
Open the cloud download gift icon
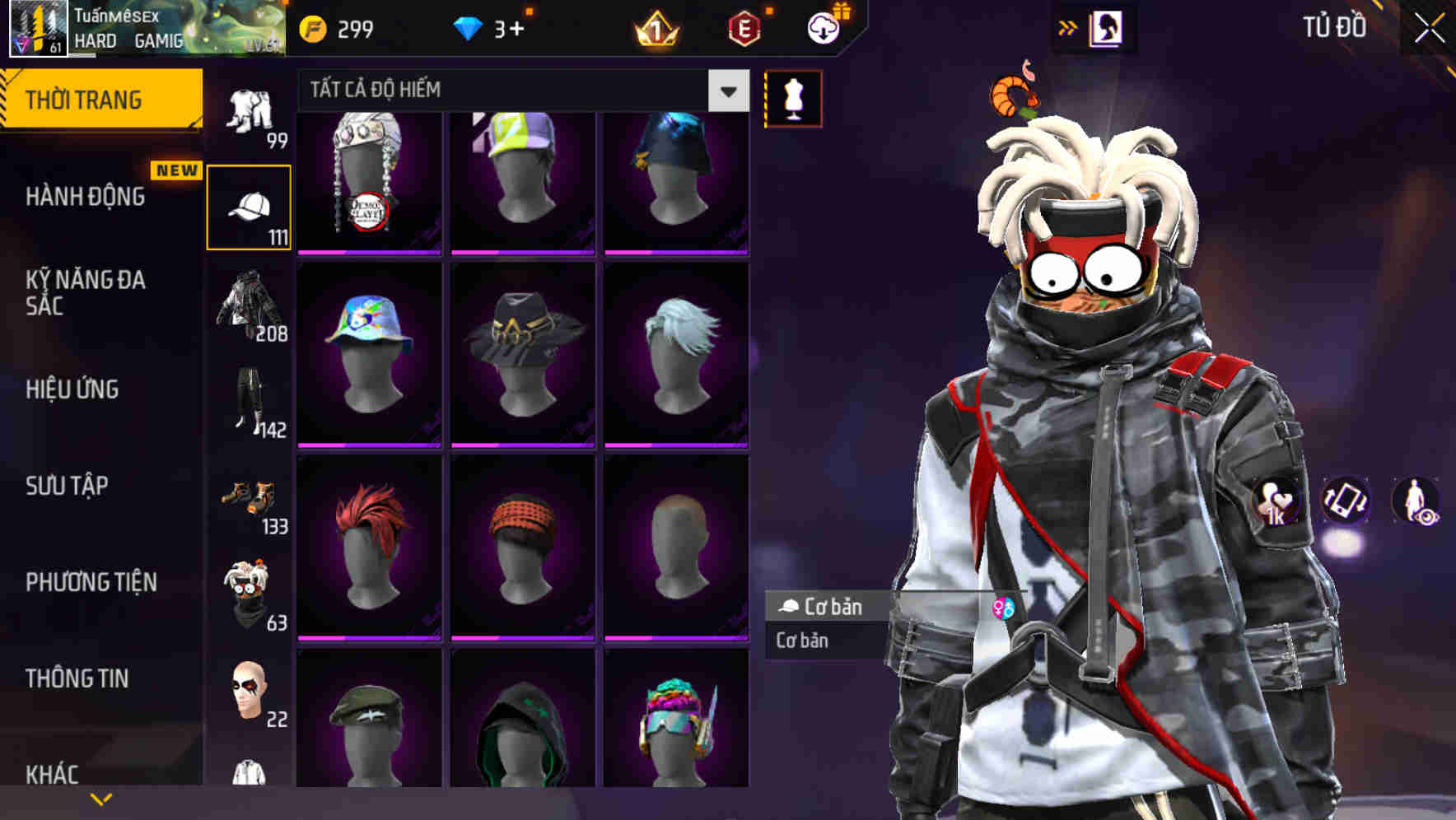pyautogui.click(x=827, y=27)
